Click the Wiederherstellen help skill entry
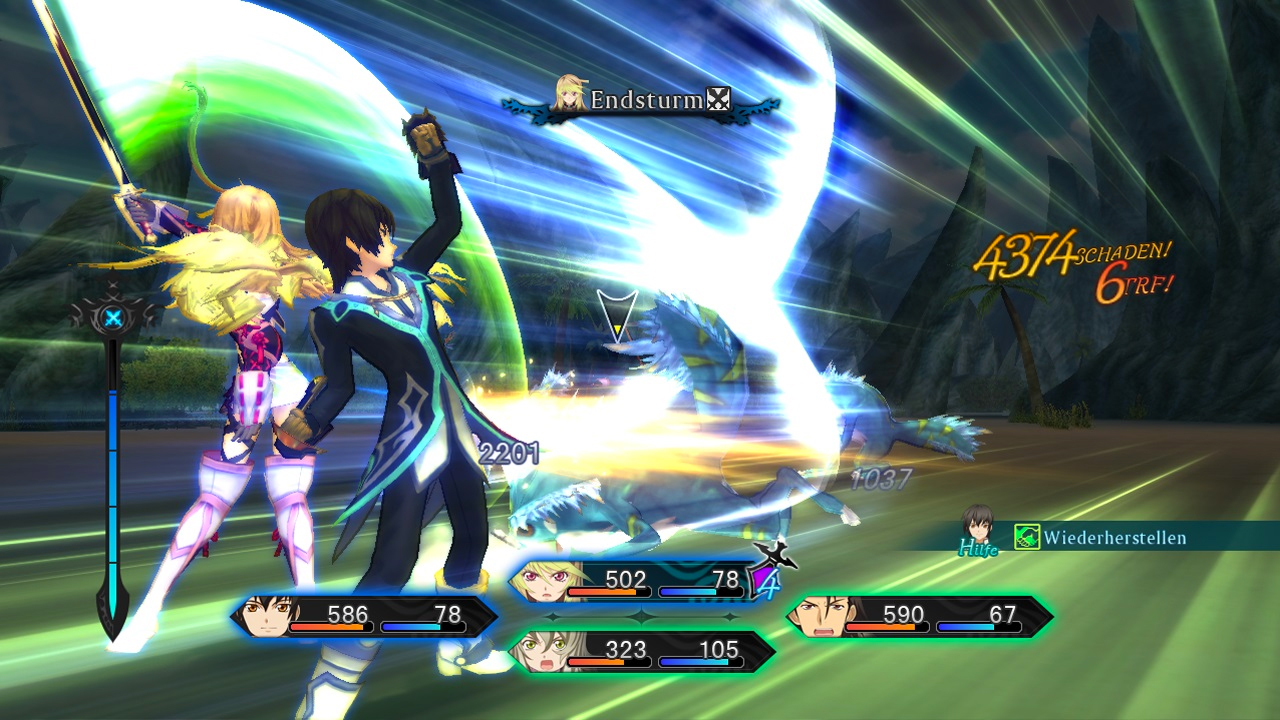Image resolution: width=1280 pixels, height=720 pixels. tap(1100, 538)
